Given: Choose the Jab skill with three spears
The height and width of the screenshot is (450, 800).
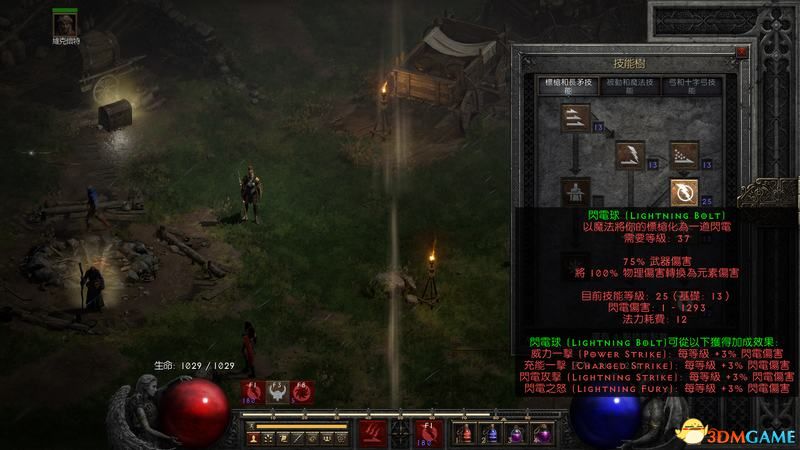Looking at the screenshot, I should pos(573,119).
